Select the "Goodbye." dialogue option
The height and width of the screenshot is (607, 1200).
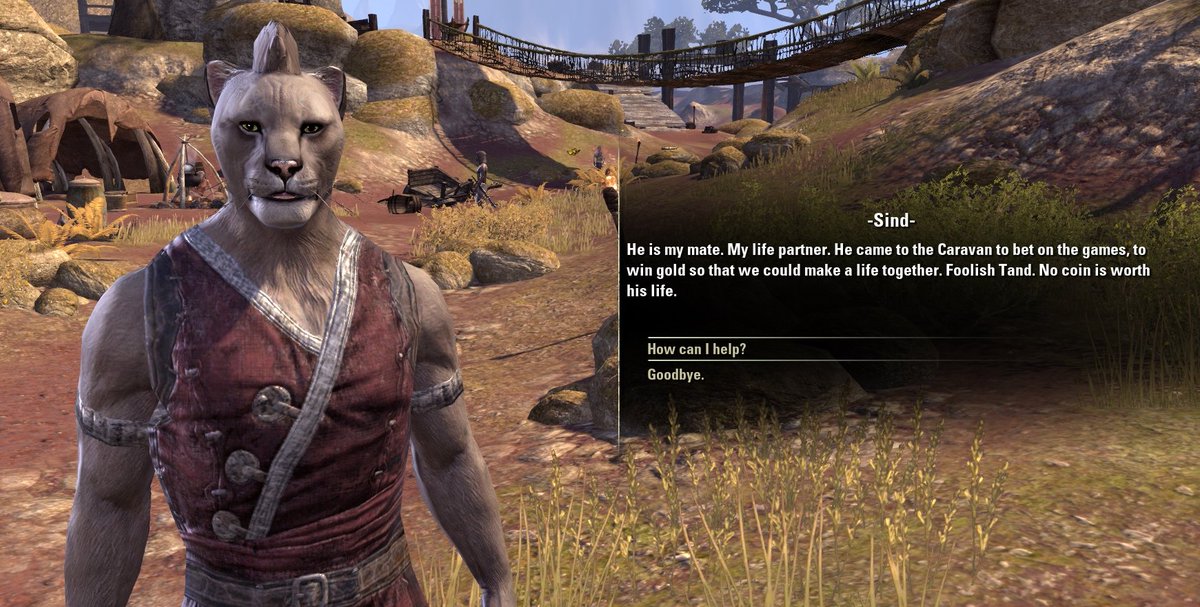click(x=676, y=375)
